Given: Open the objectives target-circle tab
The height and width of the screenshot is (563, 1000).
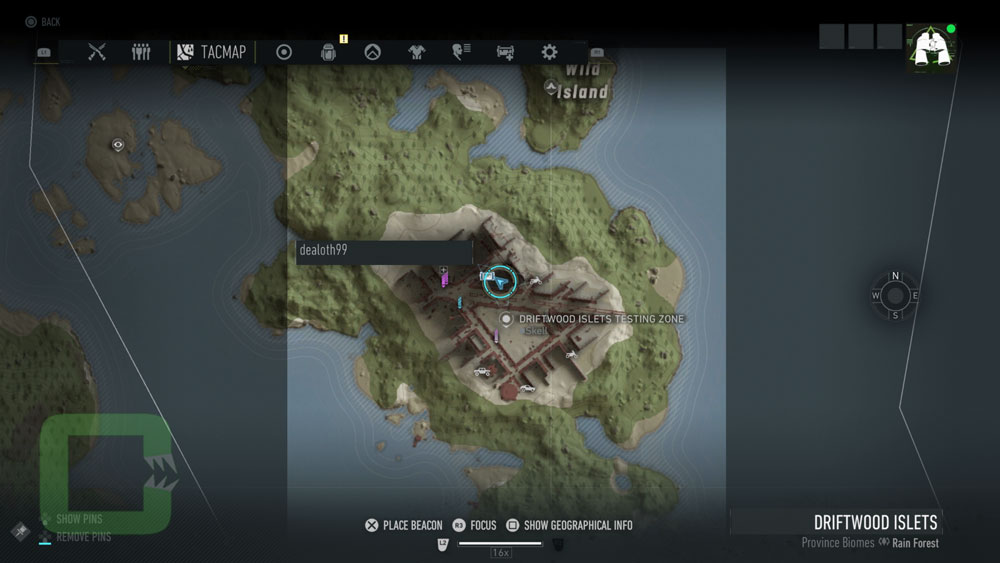Looking at the screenshot, I should click(284, 52).
